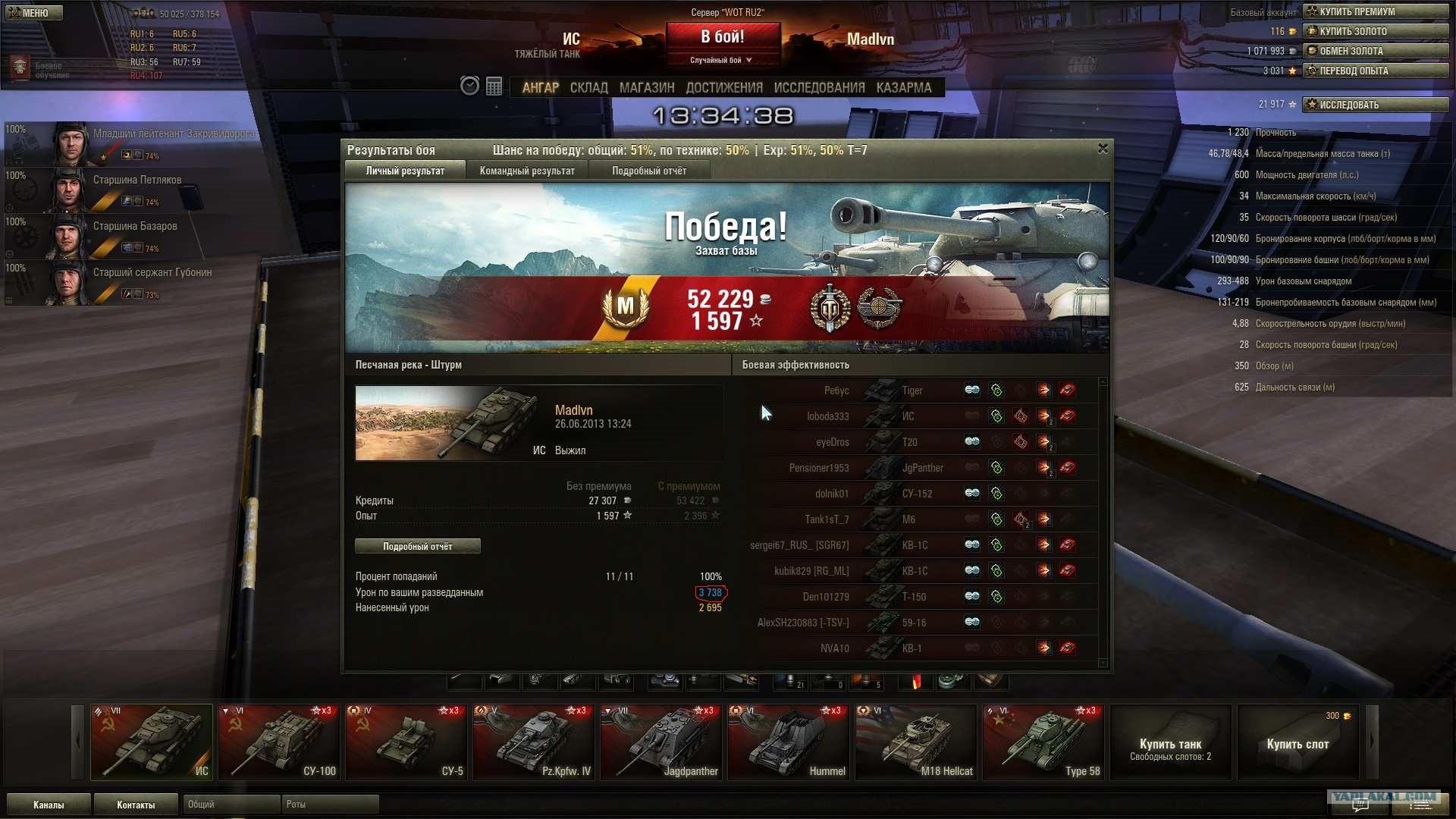This screenshot has height=819, width=1456.
Task: Show the Достижения section
Action: (724, 88)
